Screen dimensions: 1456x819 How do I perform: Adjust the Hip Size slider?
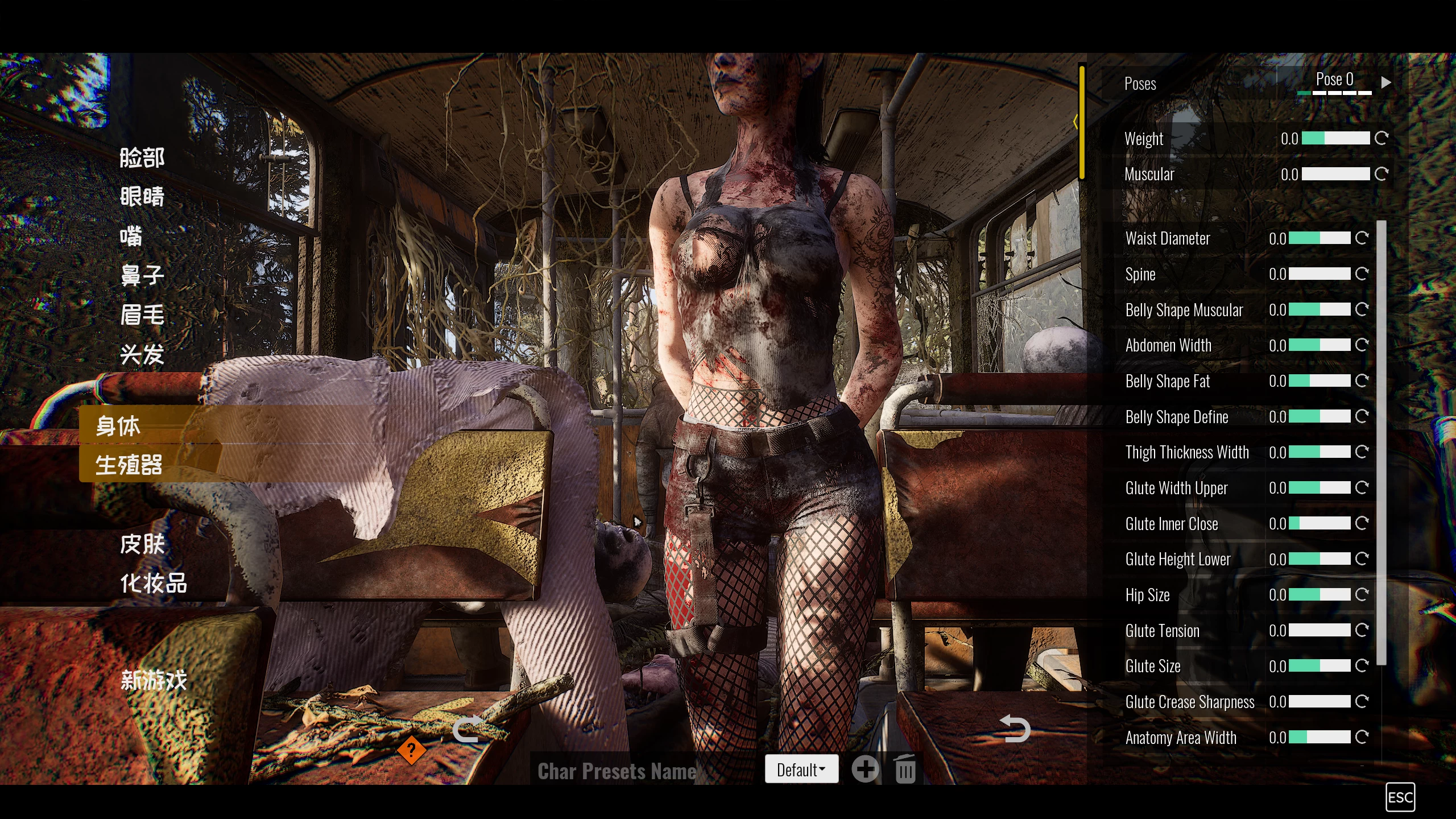coord(1319,595)
